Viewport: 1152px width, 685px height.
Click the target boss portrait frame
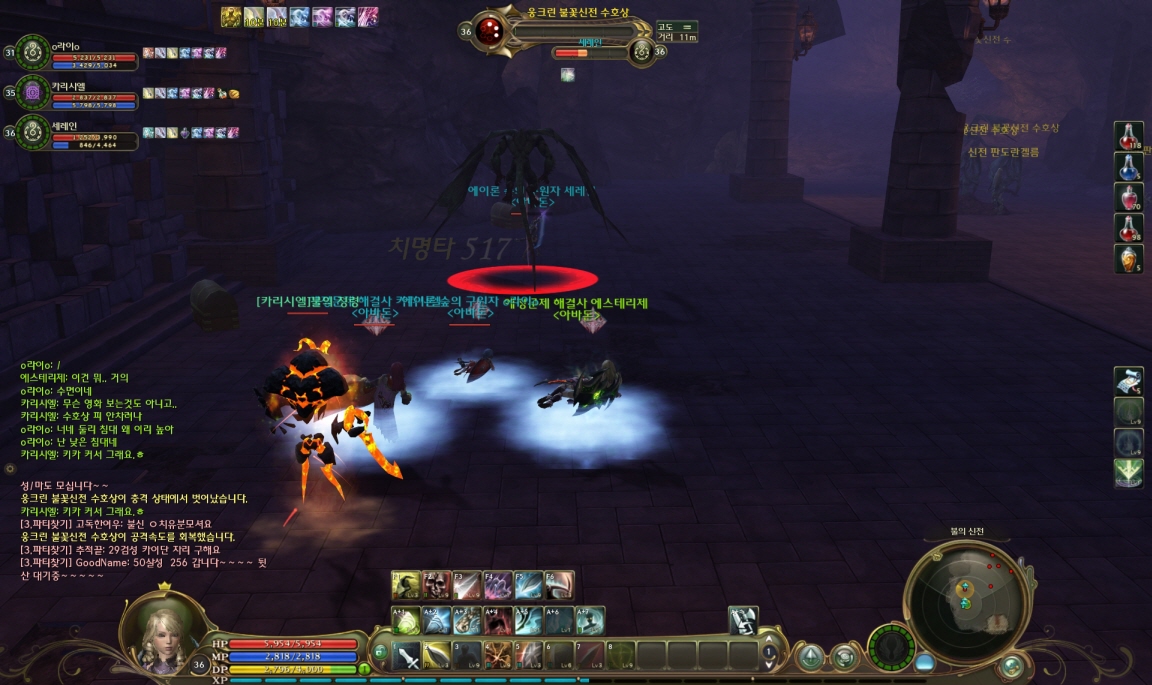click(490, 29)
